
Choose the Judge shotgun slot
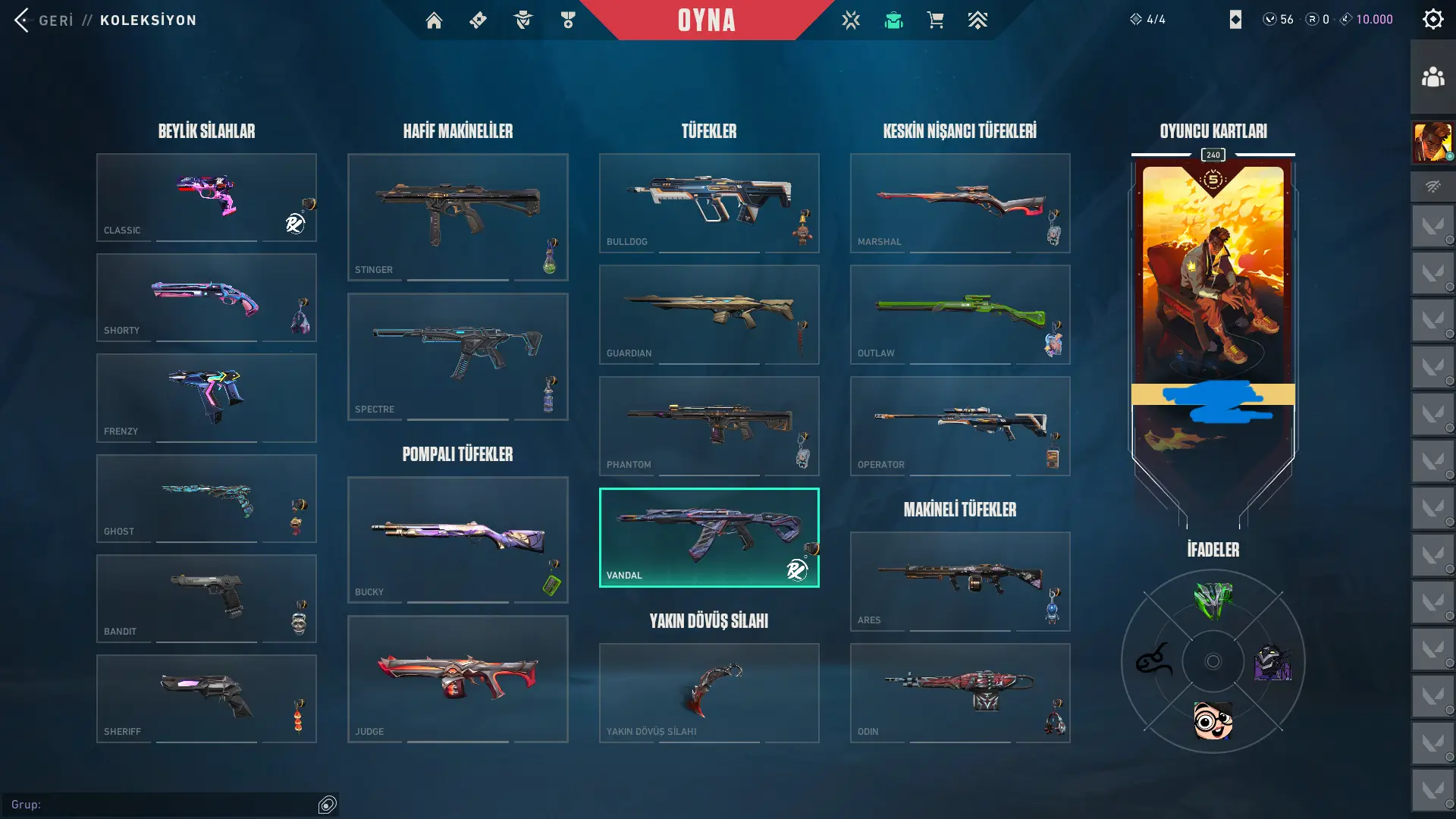[x=457, y=679]
